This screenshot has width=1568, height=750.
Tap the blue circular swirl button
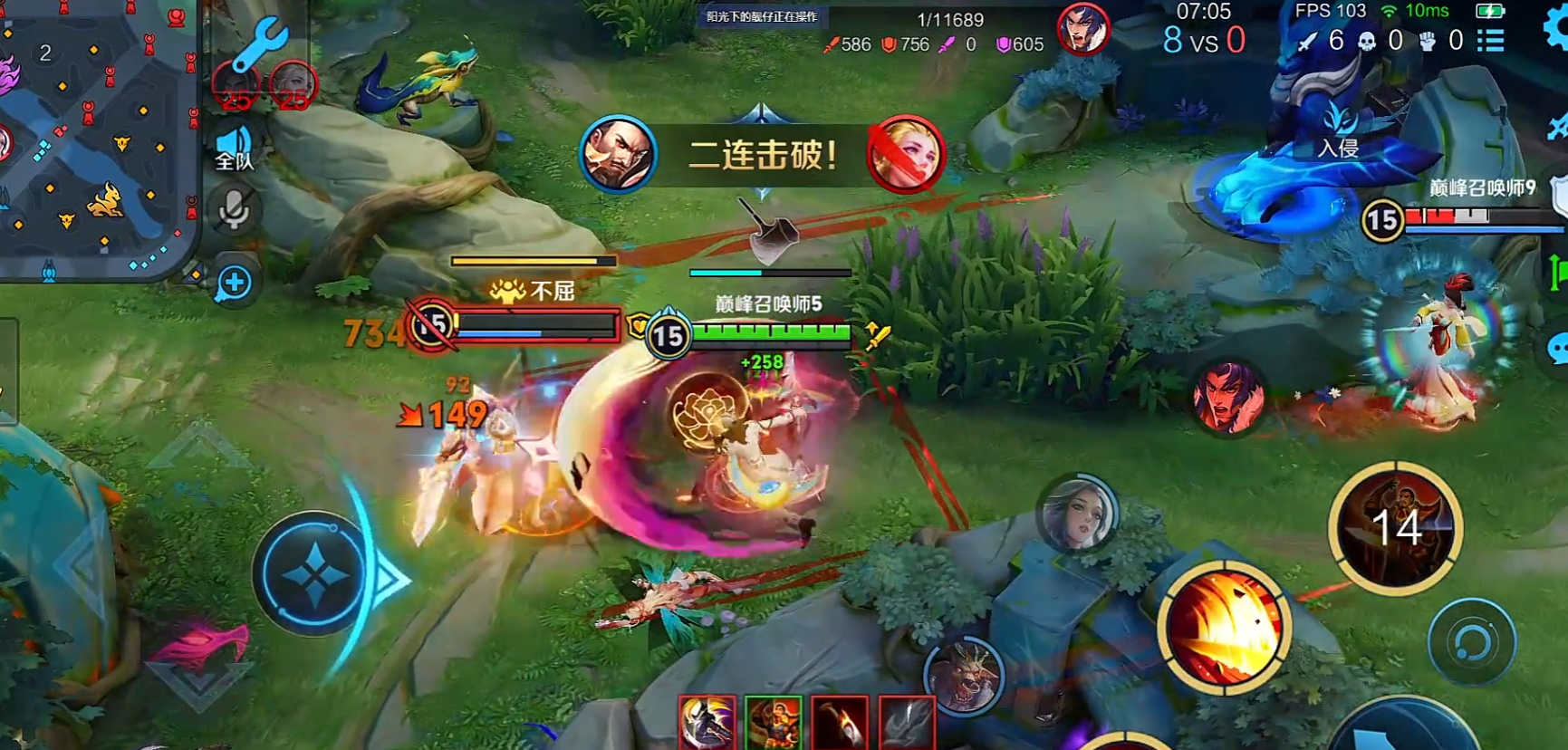click(x=1471, y=643)
